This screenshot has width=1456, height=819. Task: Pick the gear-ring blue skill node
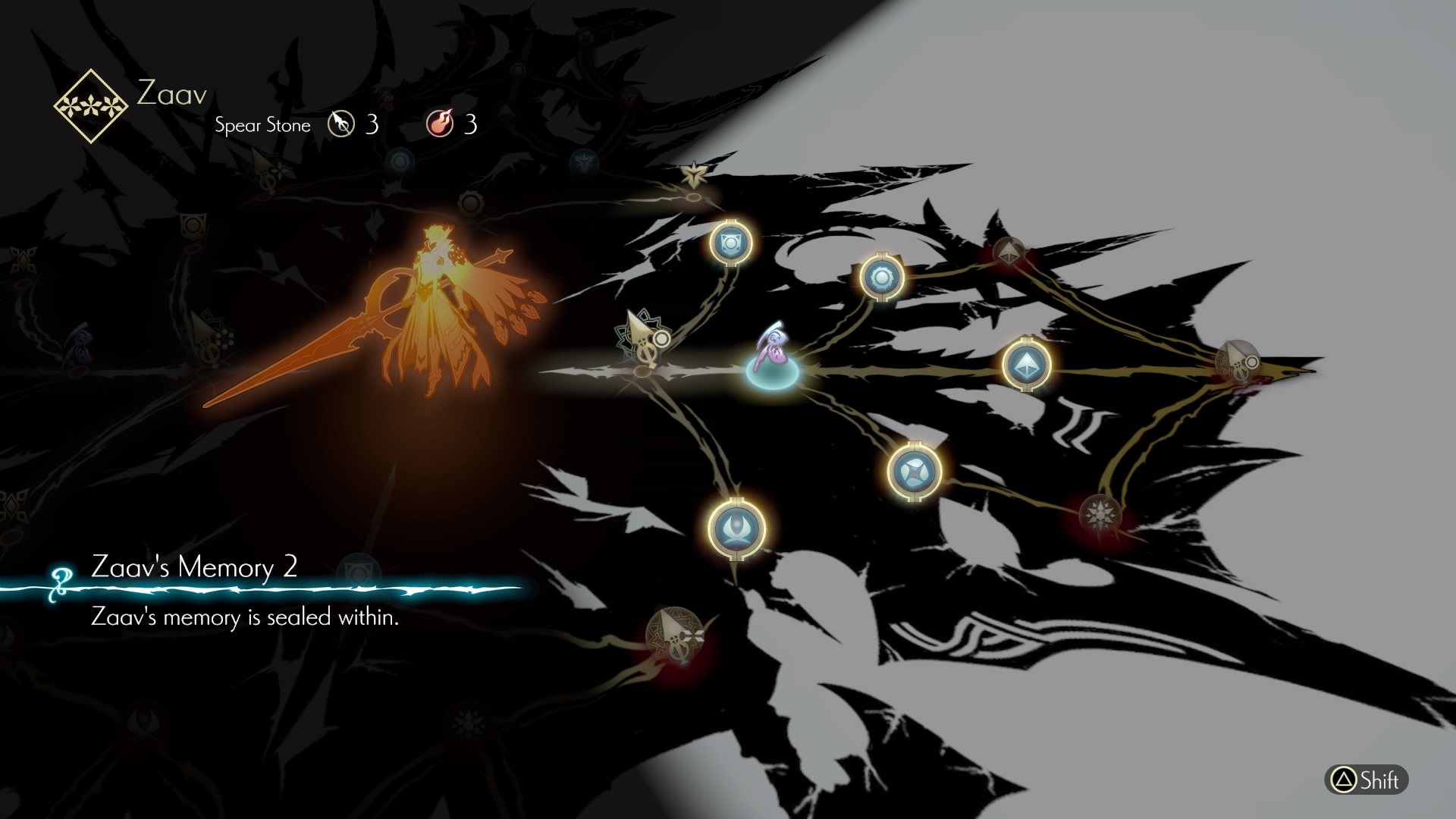tap(882, 278)
